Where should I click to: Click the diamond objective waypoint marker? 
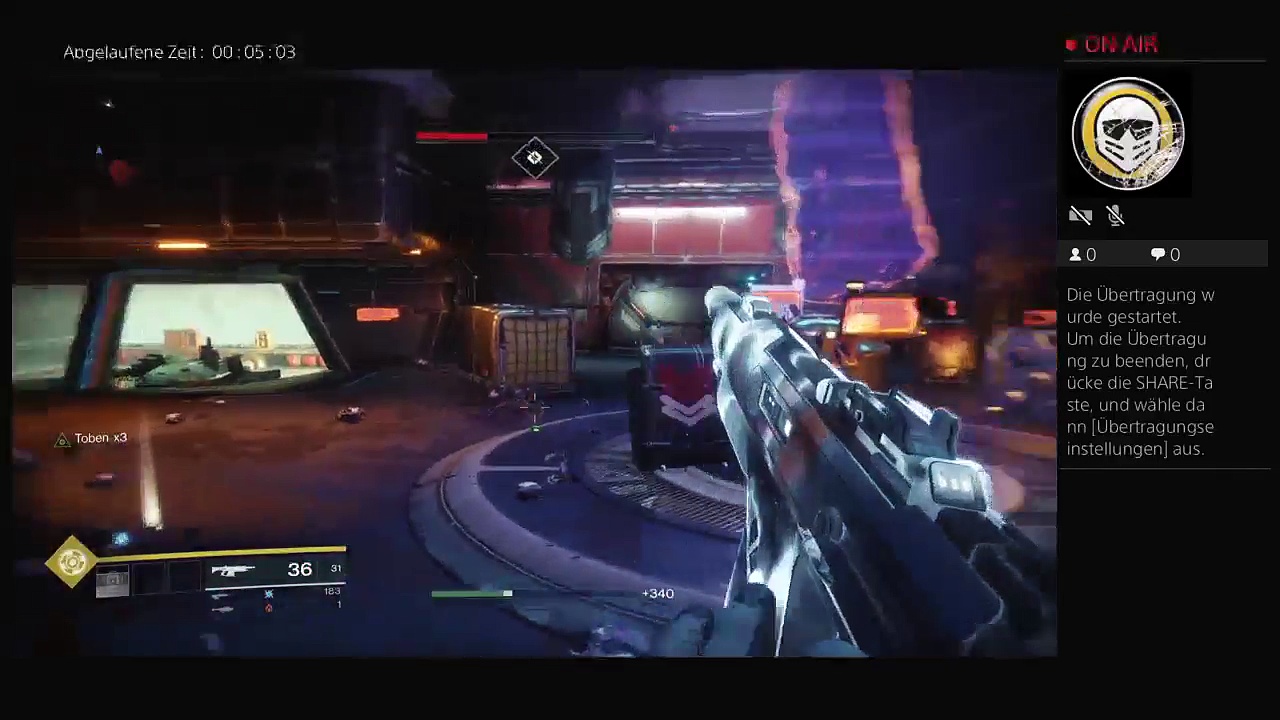(x=534, y=157)
